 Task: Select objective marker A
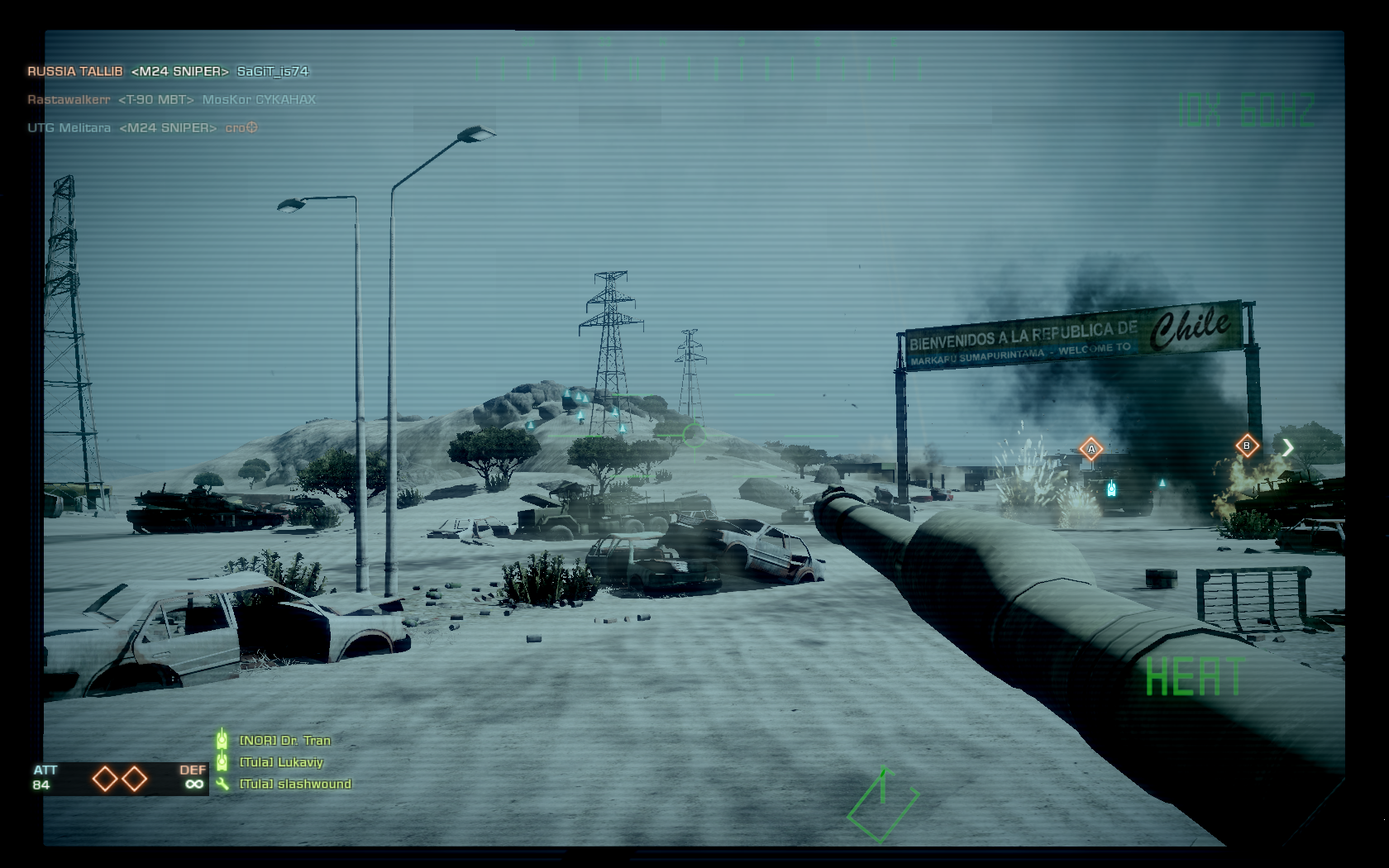1091,449
